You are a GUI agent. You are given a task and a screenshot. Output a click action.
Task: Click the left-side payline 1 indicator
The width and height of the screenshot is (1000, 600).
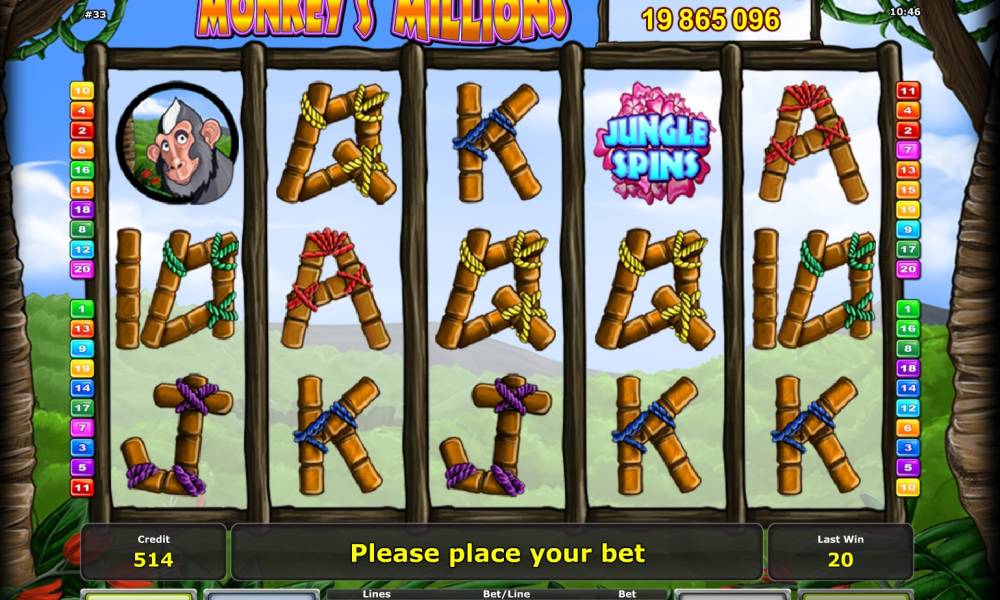(81, 309)
